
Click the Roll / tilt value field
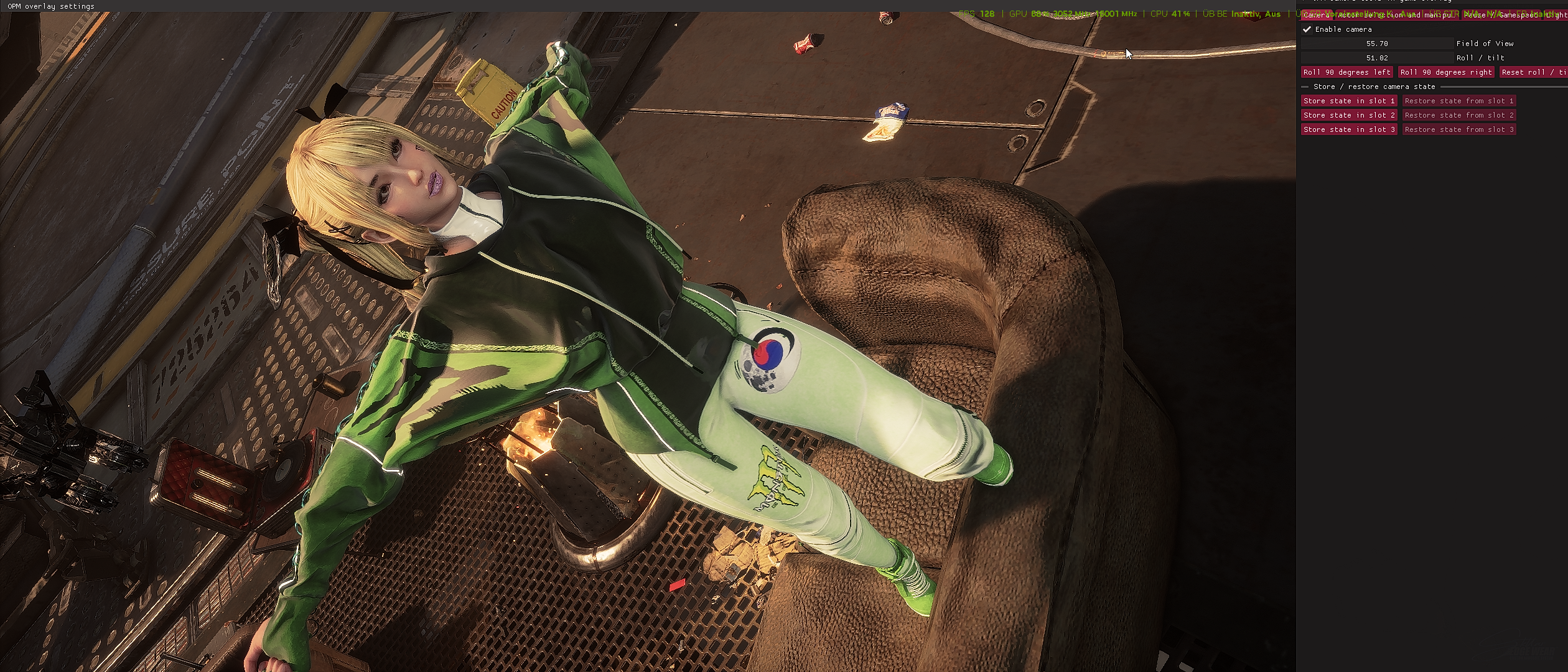tap(1377, 58)
